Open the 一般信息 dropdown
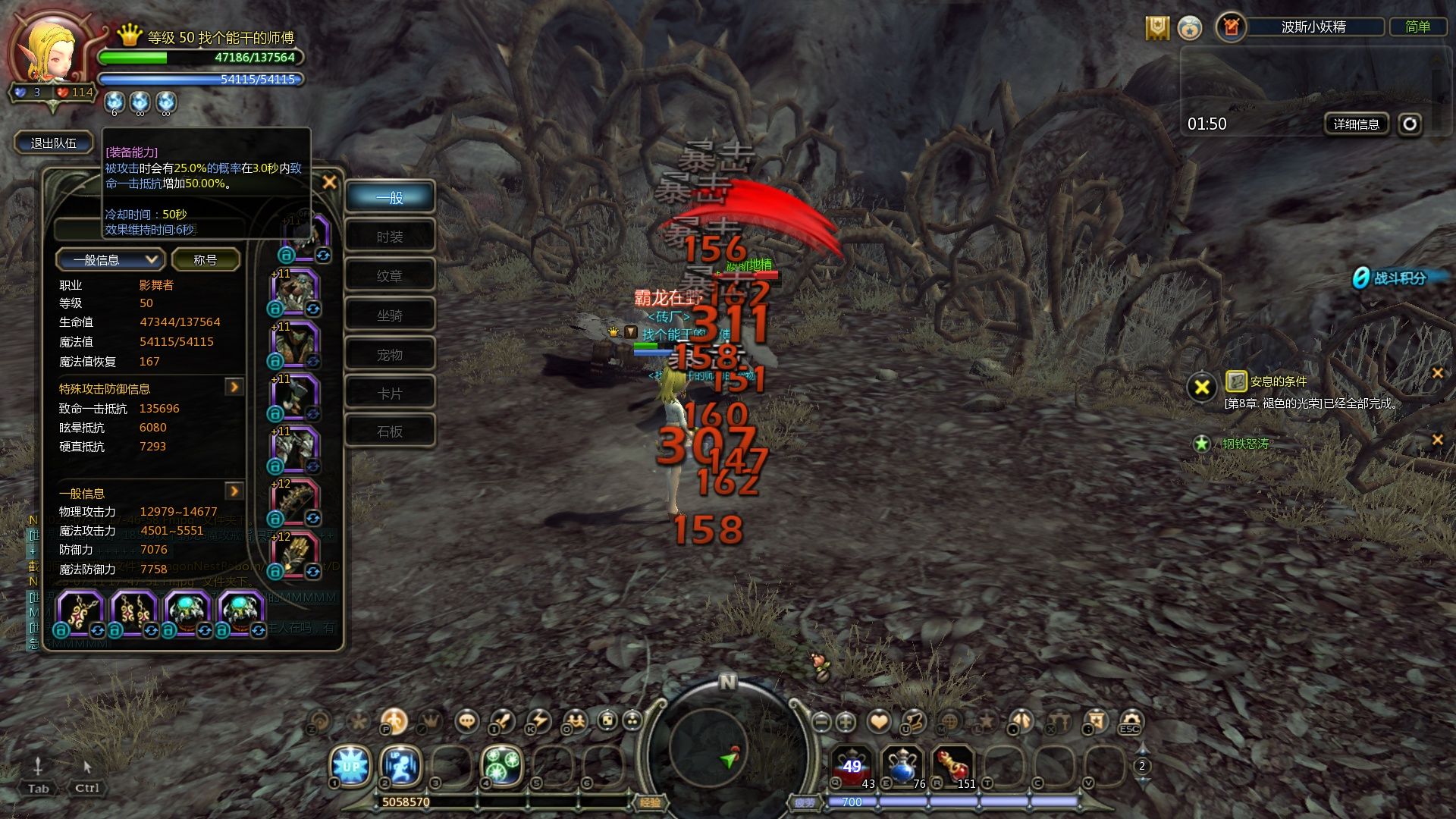Viewport: 1456px width, 819px height. pyautogui.click(x=110, y=260)
